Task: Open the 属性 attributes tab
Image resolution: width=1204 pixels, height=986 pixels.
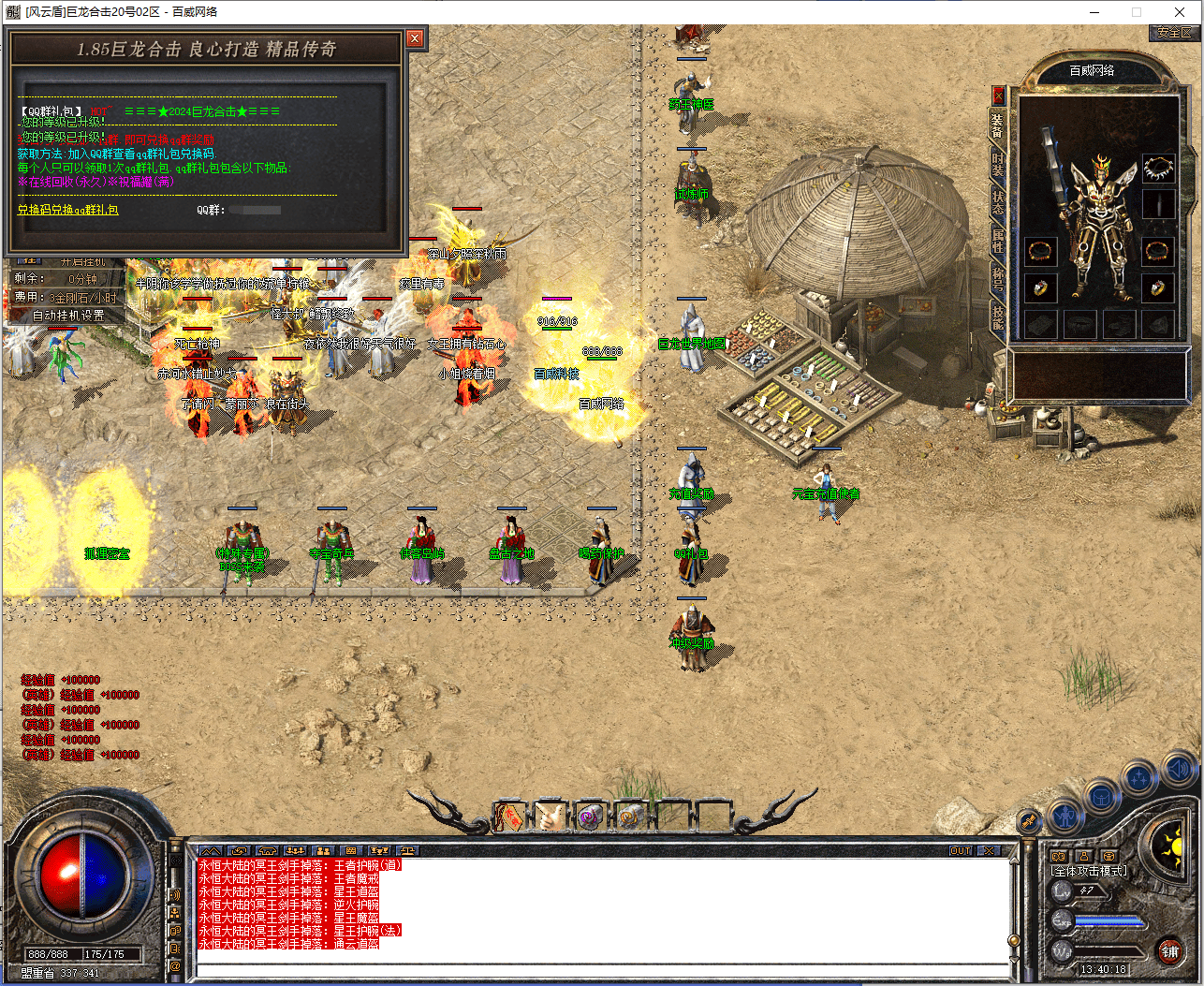Action: (x=998, y=240)
